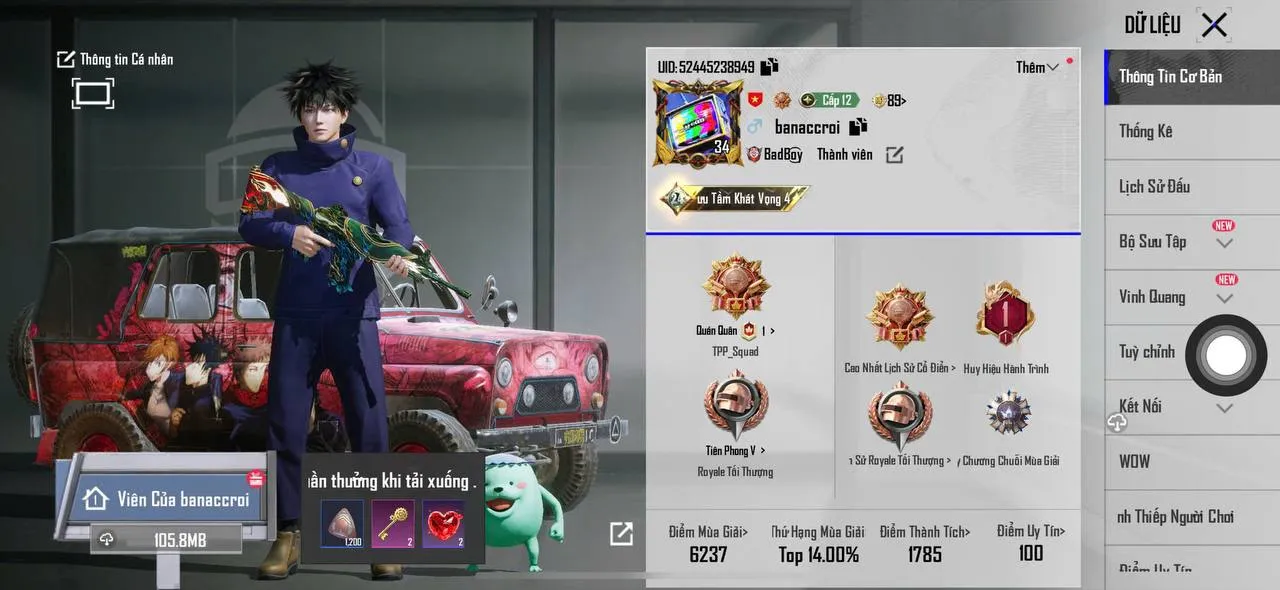Edit the Thành viên clan title

(894, 154)
